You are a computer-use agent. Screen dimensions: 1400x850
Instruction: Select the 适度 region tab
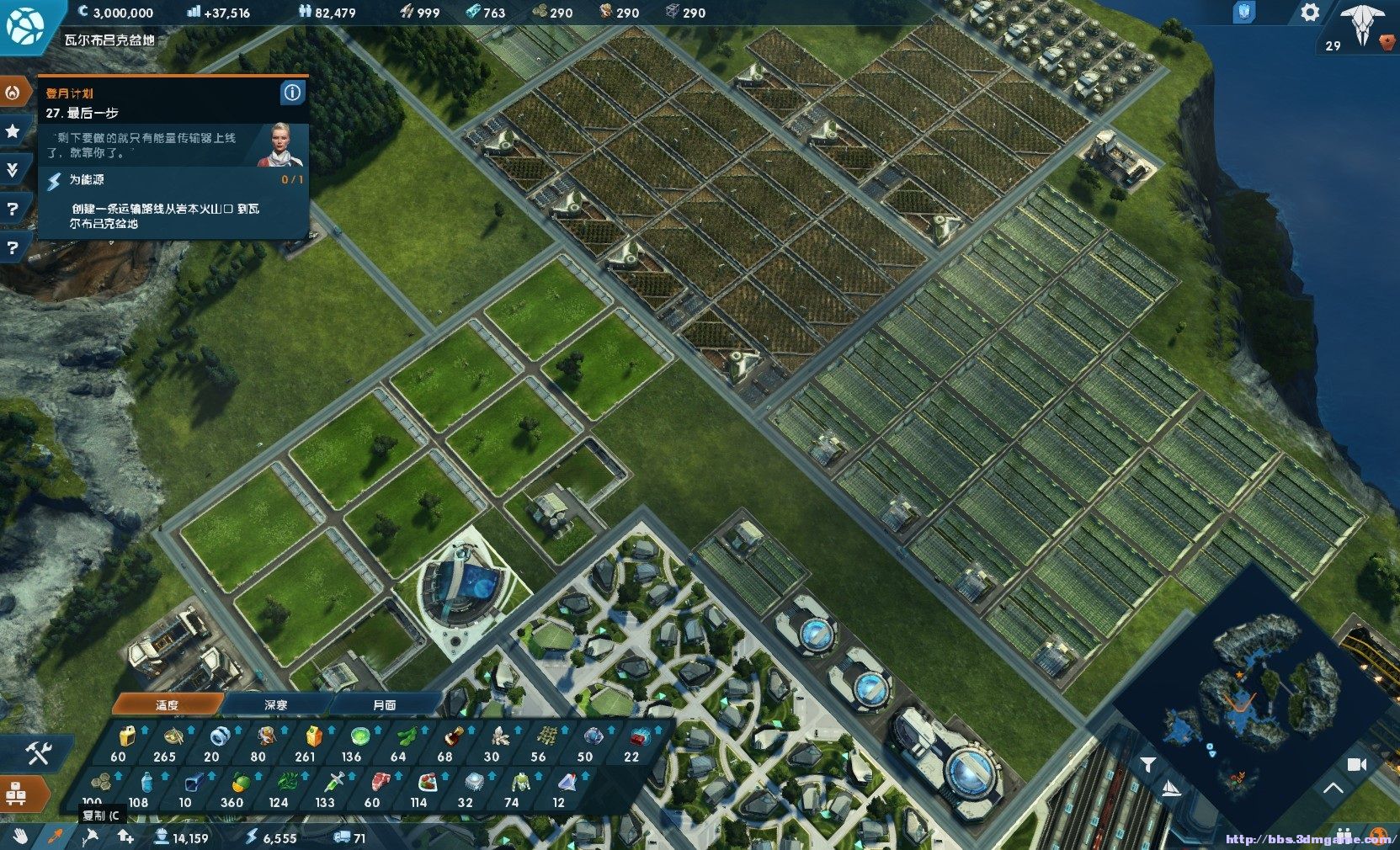coord(167,704)
